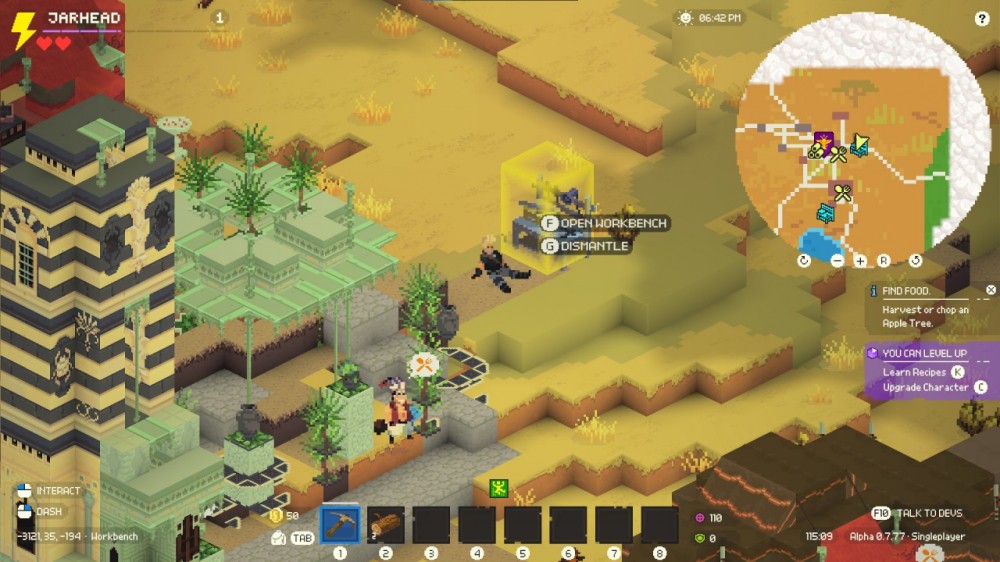This screenshot has height=562, width=1000.
Task: Dismiss the Find Food objective
Action: (x=990, y=290)
